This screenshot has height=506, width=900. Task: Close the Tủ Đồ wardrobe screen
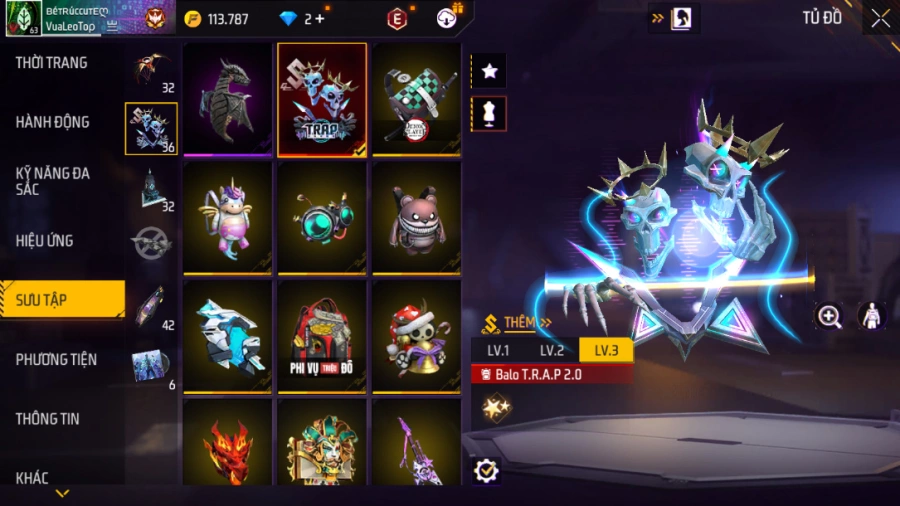point(880,19)
